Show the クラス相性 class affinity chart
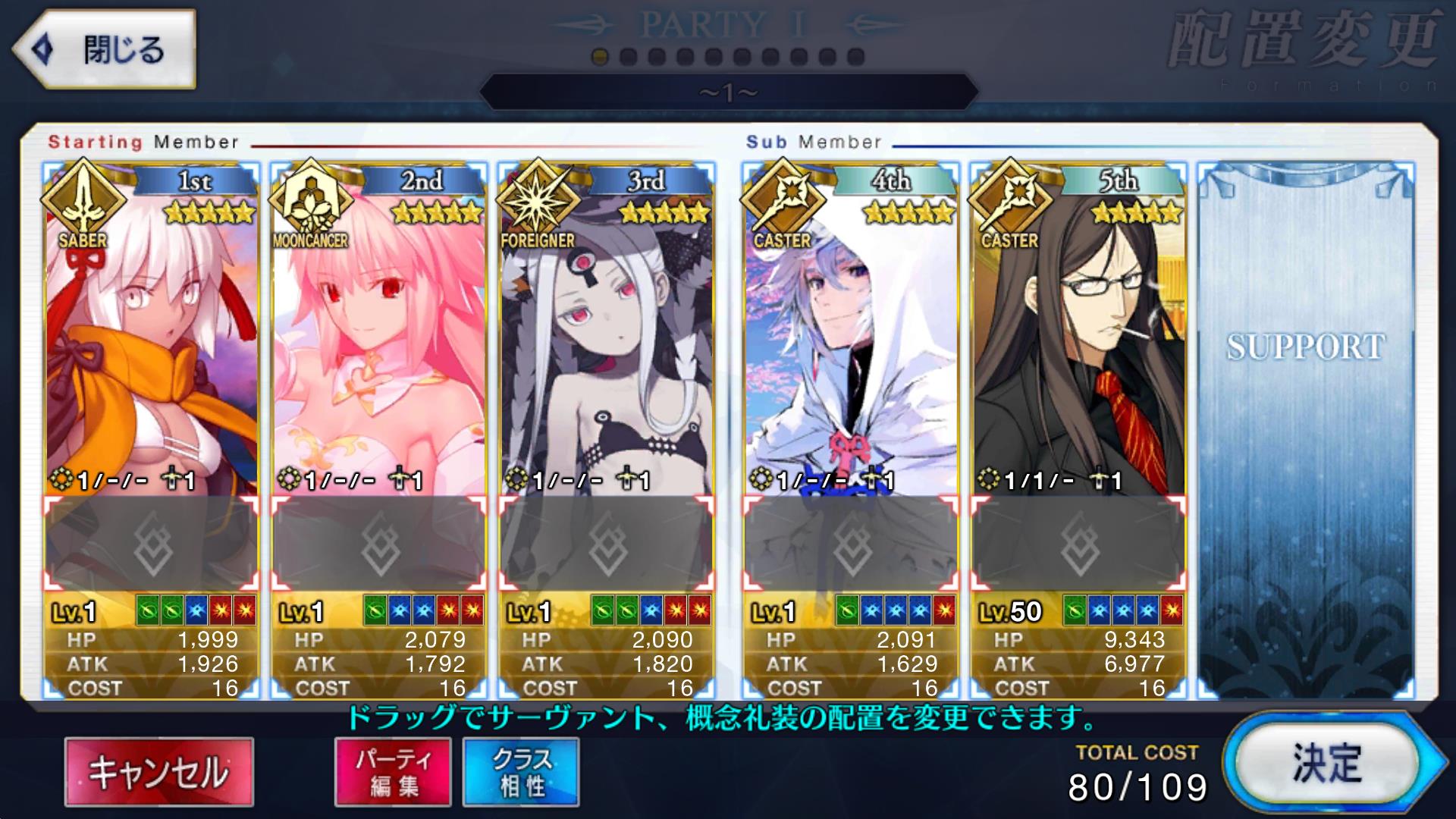The image size is (1456, 819). [521, 772]
